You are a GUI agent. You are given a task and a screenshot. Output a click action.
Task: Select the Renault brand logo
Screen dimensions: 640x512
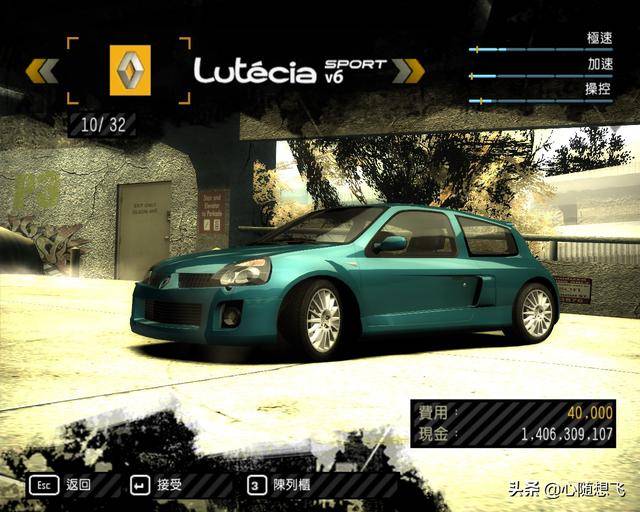coord(129,70)
